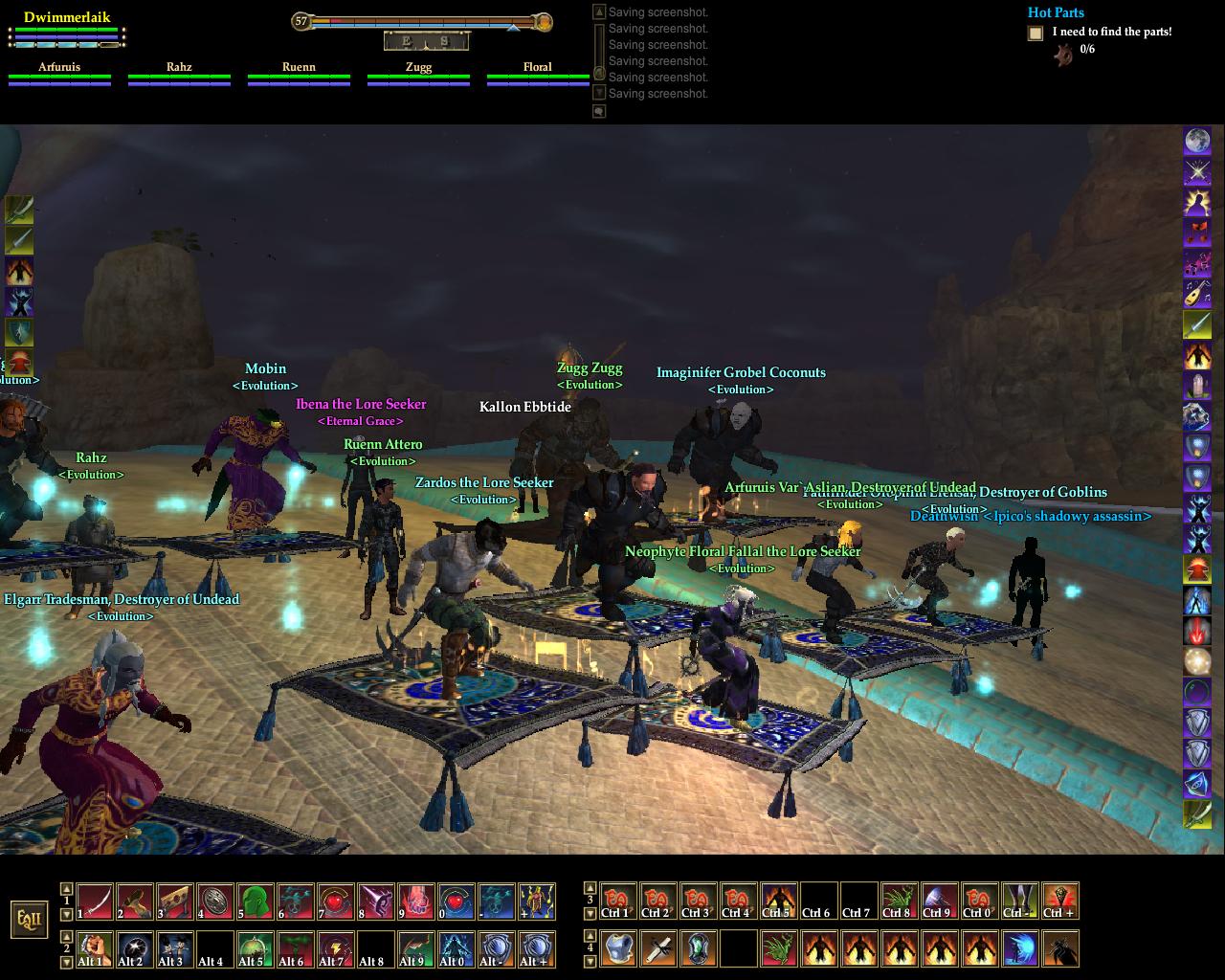
Task: Use the green claw ability on Ctrl 8
Action: (x=899, y=902)
